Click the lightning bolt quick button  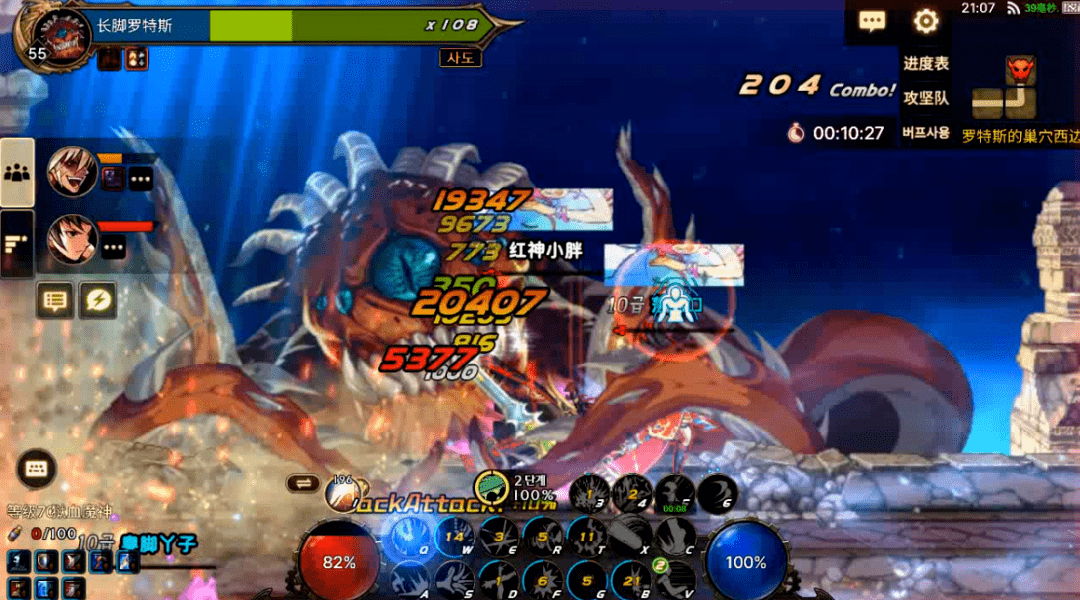pyautogui.click(x=98, y=299)
